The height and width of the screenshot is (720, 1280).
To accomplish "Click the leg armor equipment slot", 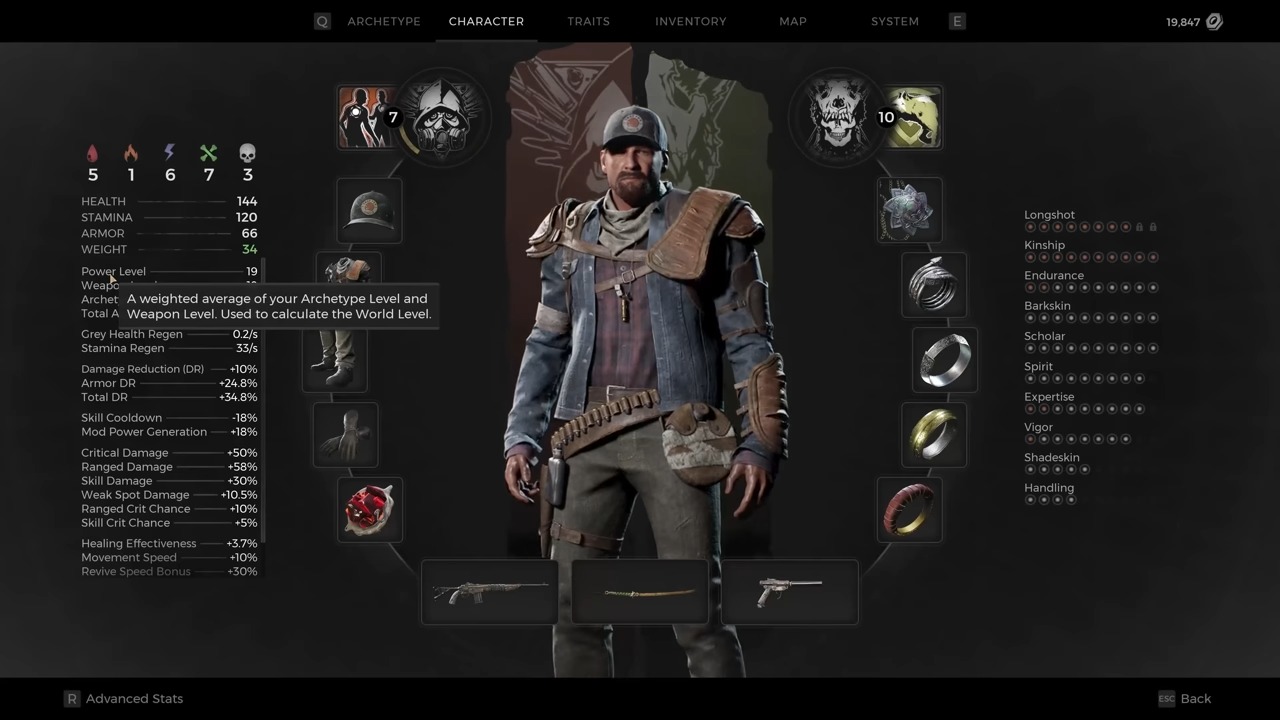I will click(335, 360).
